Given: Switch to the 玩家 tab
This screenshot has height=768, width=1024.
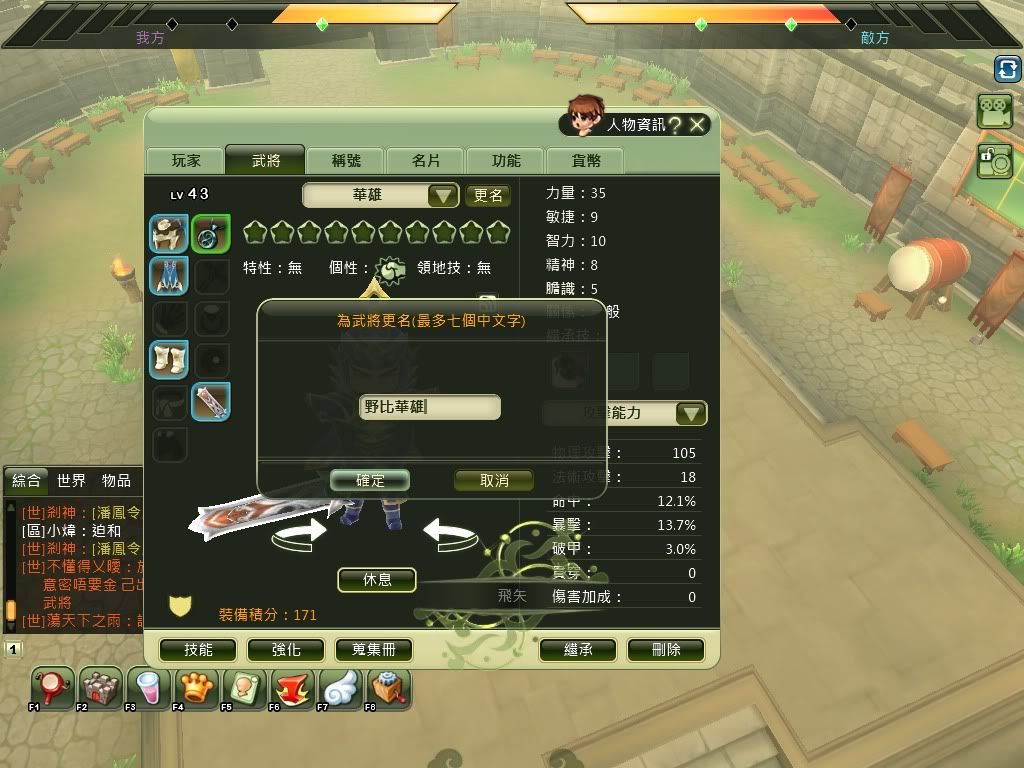Looking at the screenshot, I should 186,161.
